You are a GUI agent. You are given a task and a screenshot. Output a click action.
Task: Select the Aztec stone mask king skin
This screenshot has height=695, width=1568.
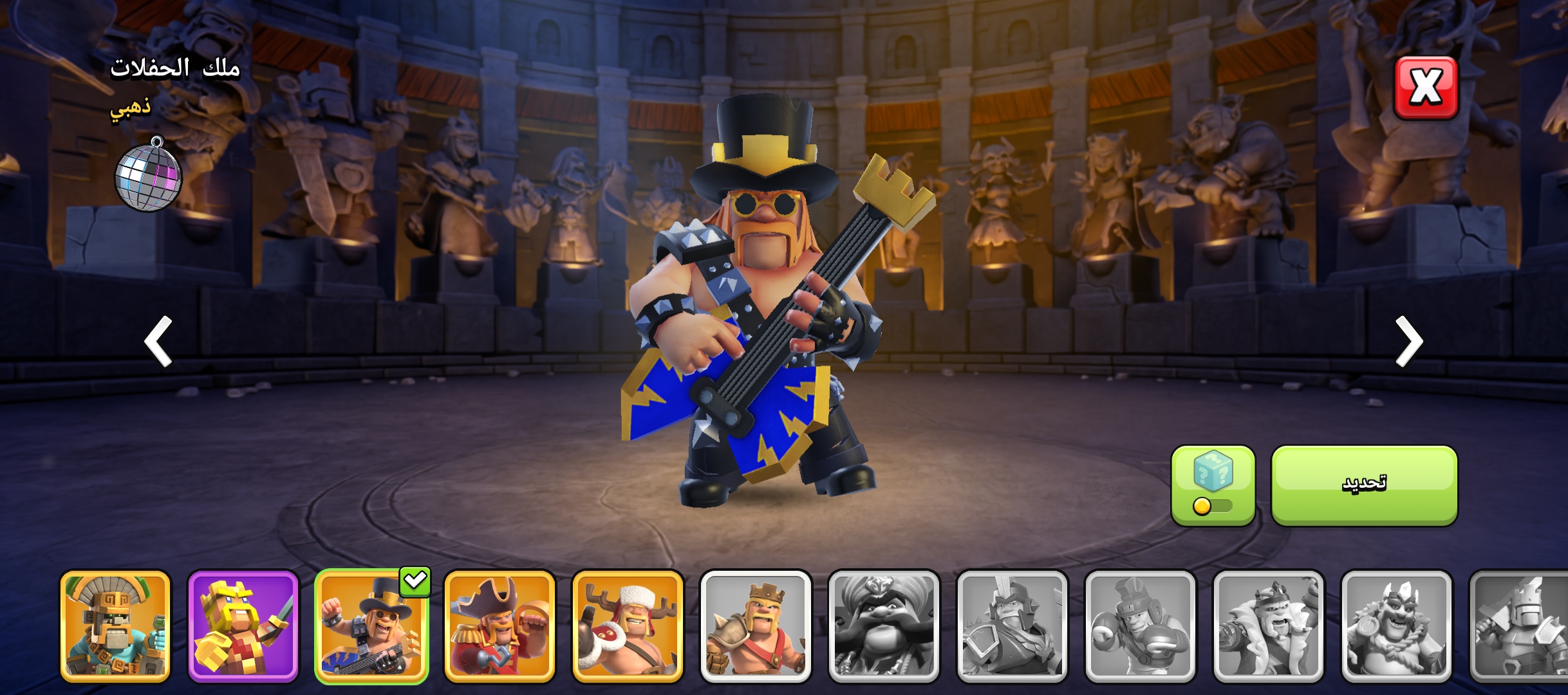pos(115,626)
